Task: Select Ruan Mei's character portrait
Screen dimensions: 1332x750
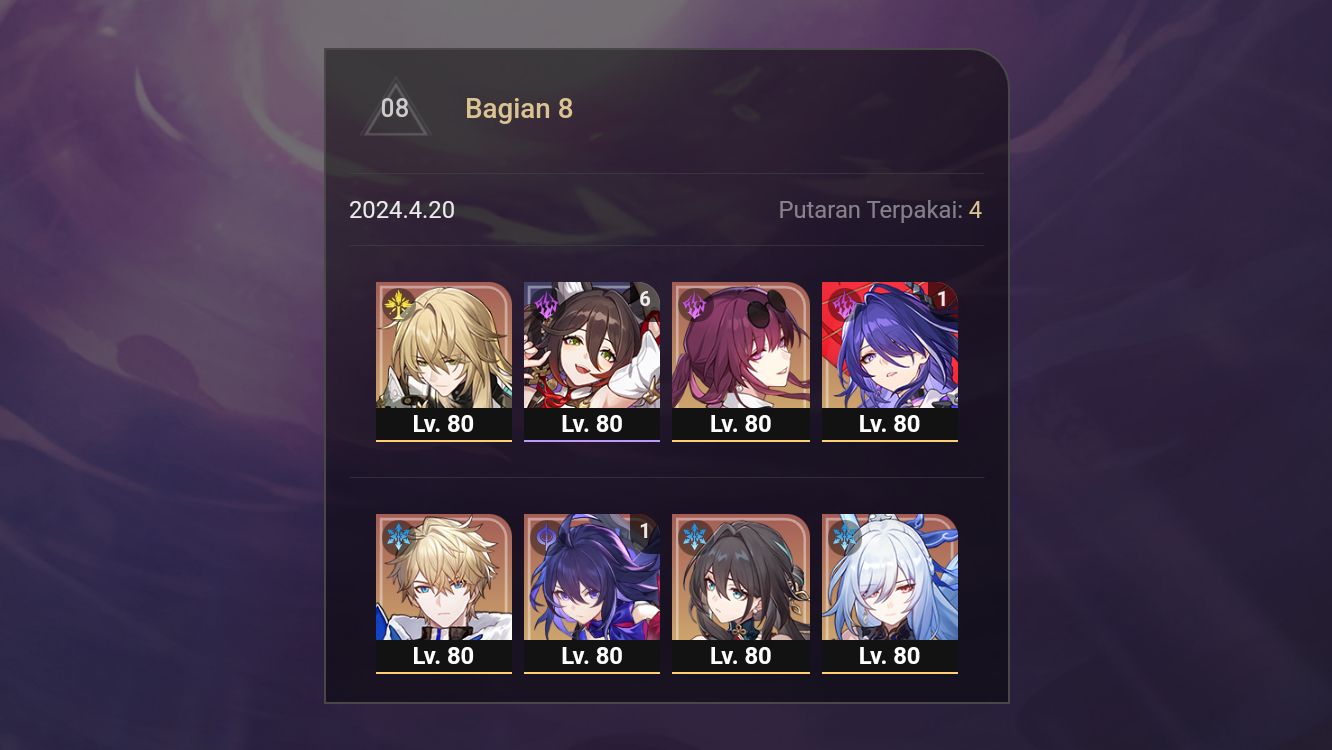Action: (x=741, y=578)
